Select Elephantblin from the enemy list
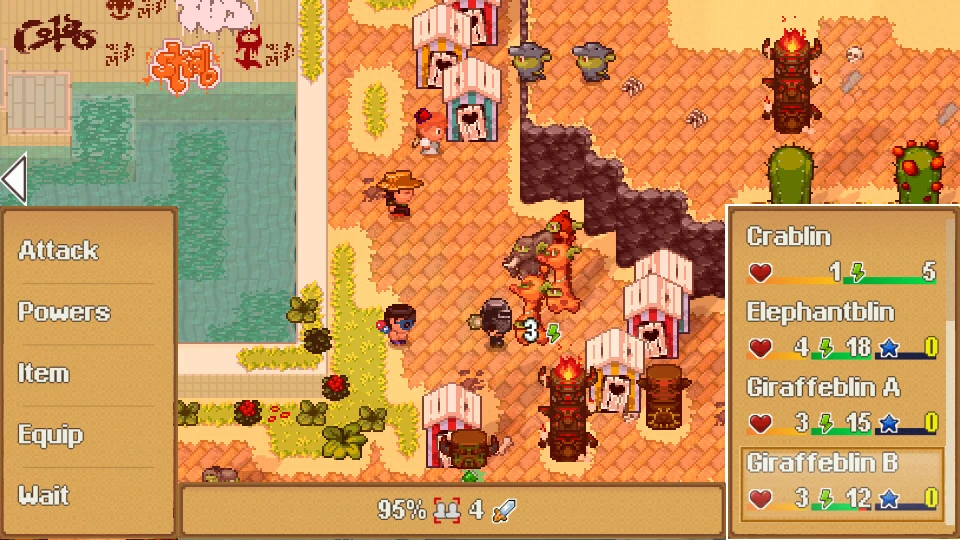Screen dimensions: 960x540 pyautogui.click(x=840, y=330)
